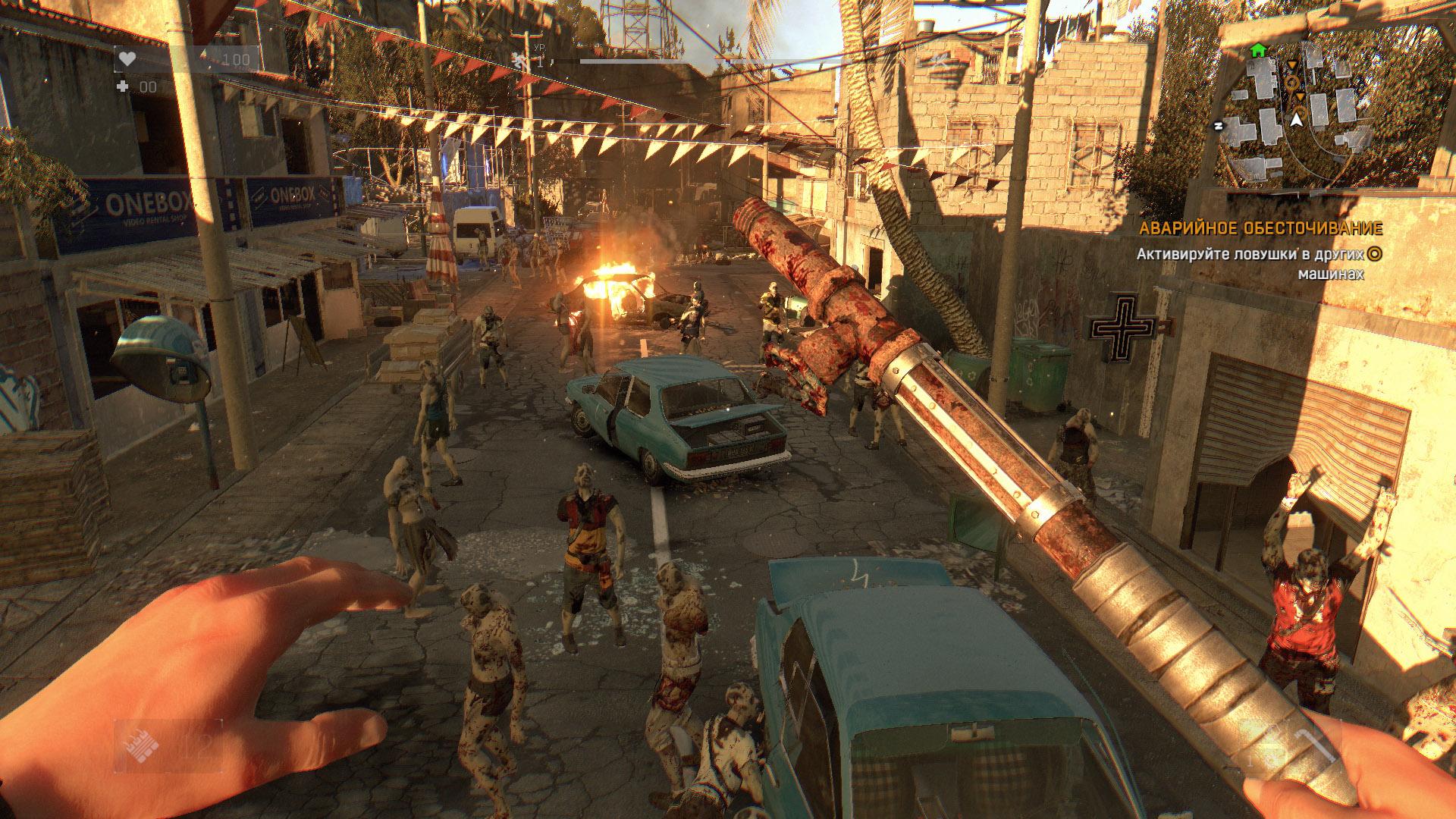
Task: Click the orange objective marker beside quest text
Action: pyautogui.click(x=1374, y=255)
